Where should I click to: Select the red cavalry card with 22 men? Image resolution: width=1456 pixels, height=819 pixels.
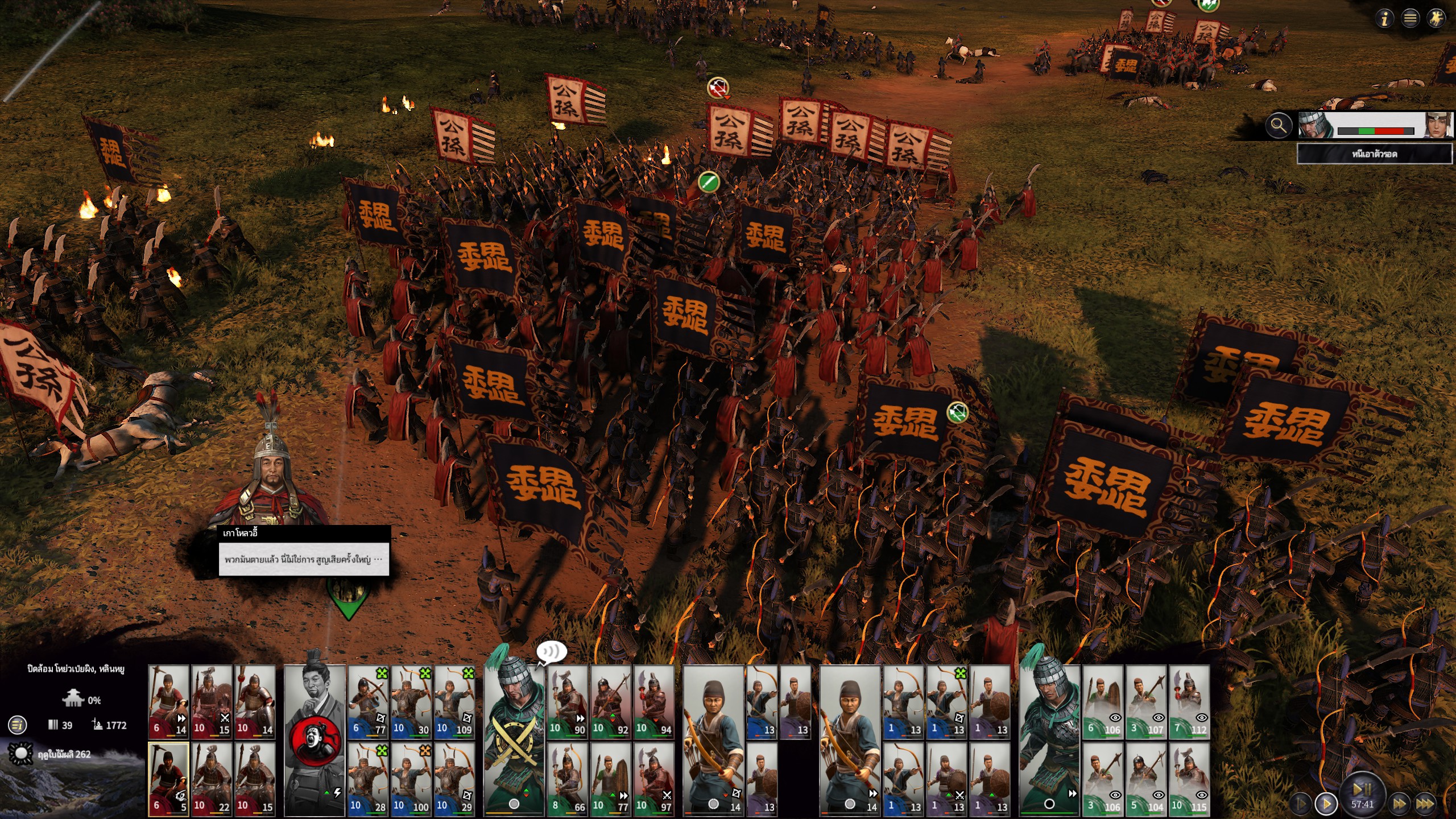pos(212,779)
